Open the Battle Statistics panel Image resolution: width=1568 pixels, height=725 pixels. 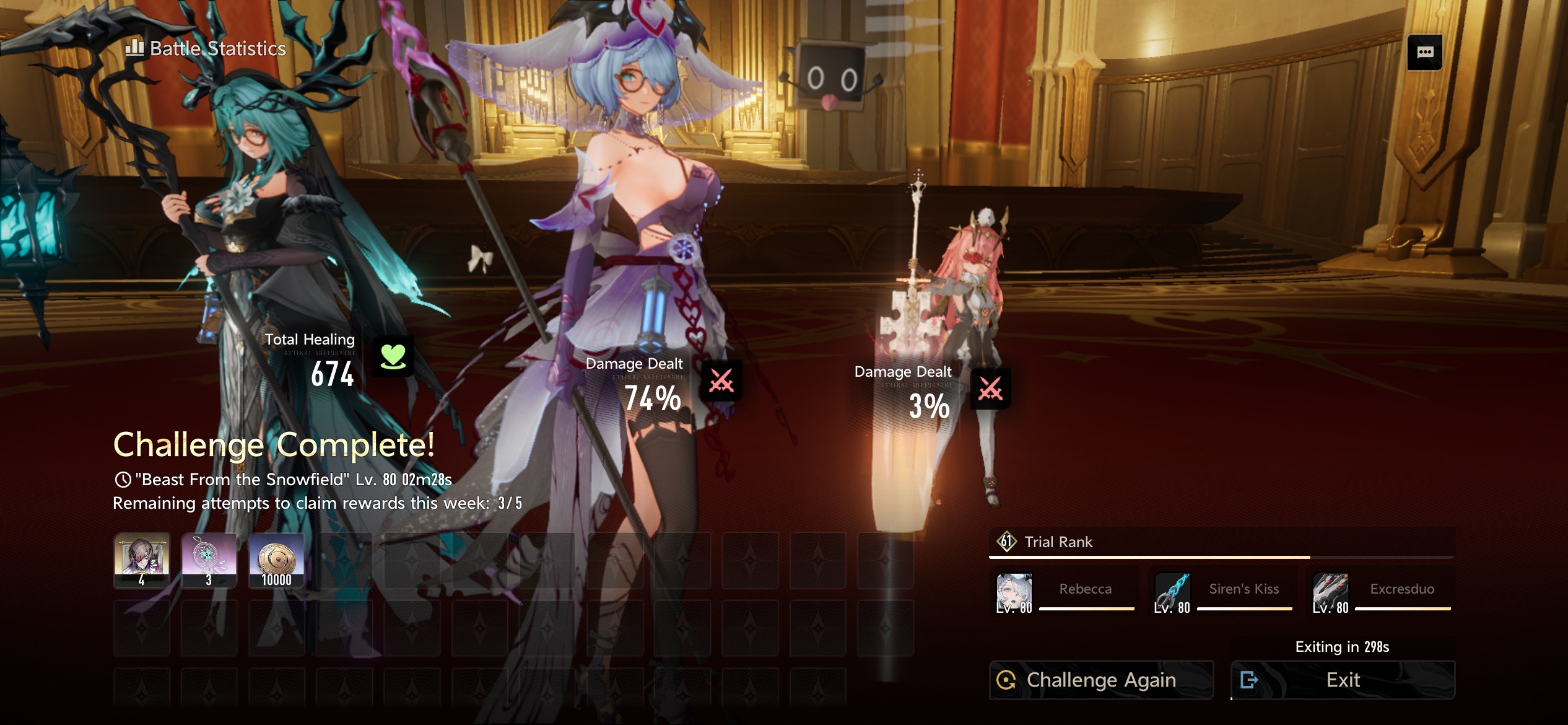206,48
